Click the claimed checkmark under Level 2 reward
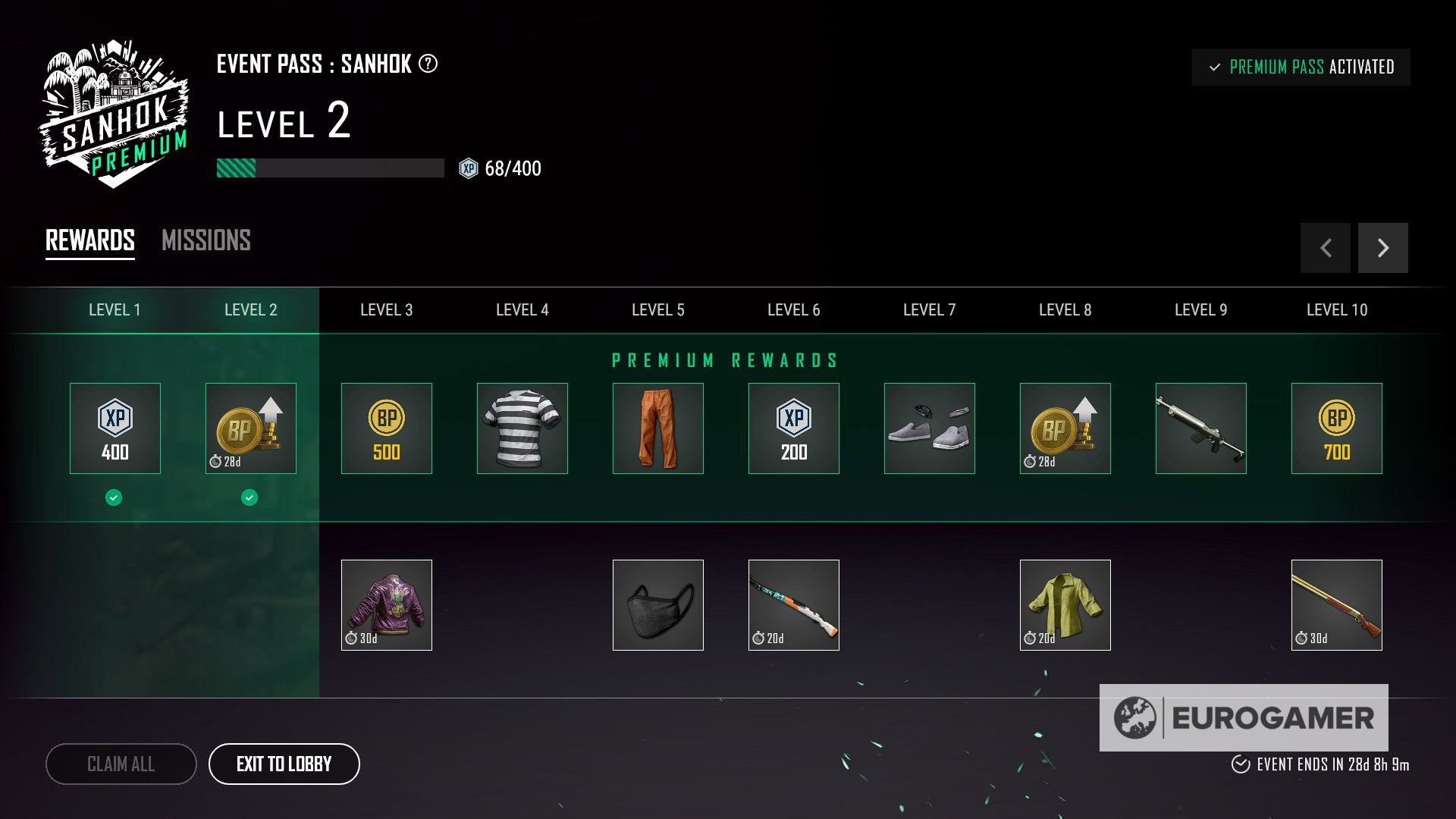Screen dimensions: 1456x819 click(x=250, y=497)
